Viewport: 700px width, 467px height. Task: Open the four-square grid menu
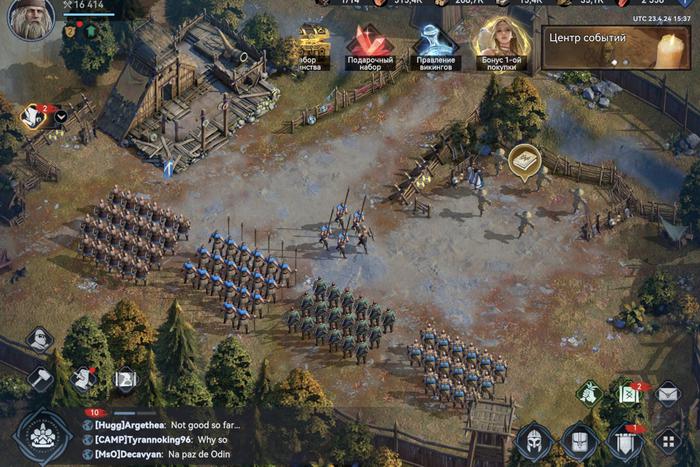(668, 440)
